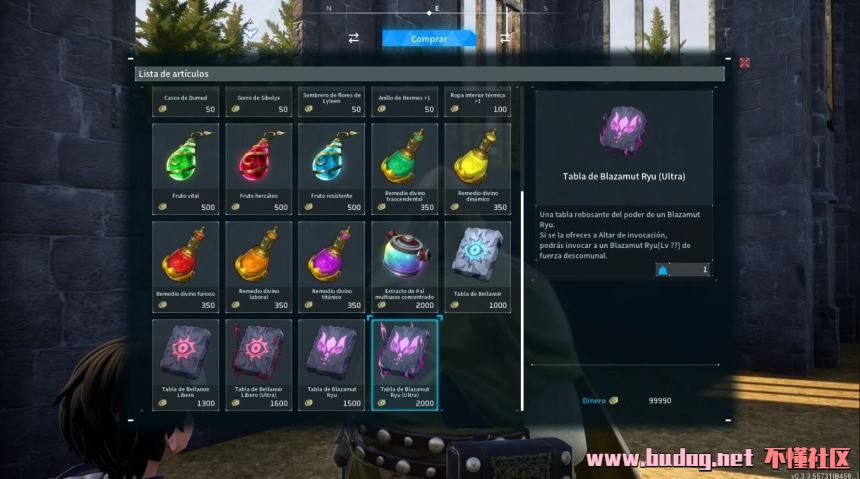Screen dimensions: 860x479
Task: Select Tabla de Blazamut Ryu for 1500
Action: point(330,363)
